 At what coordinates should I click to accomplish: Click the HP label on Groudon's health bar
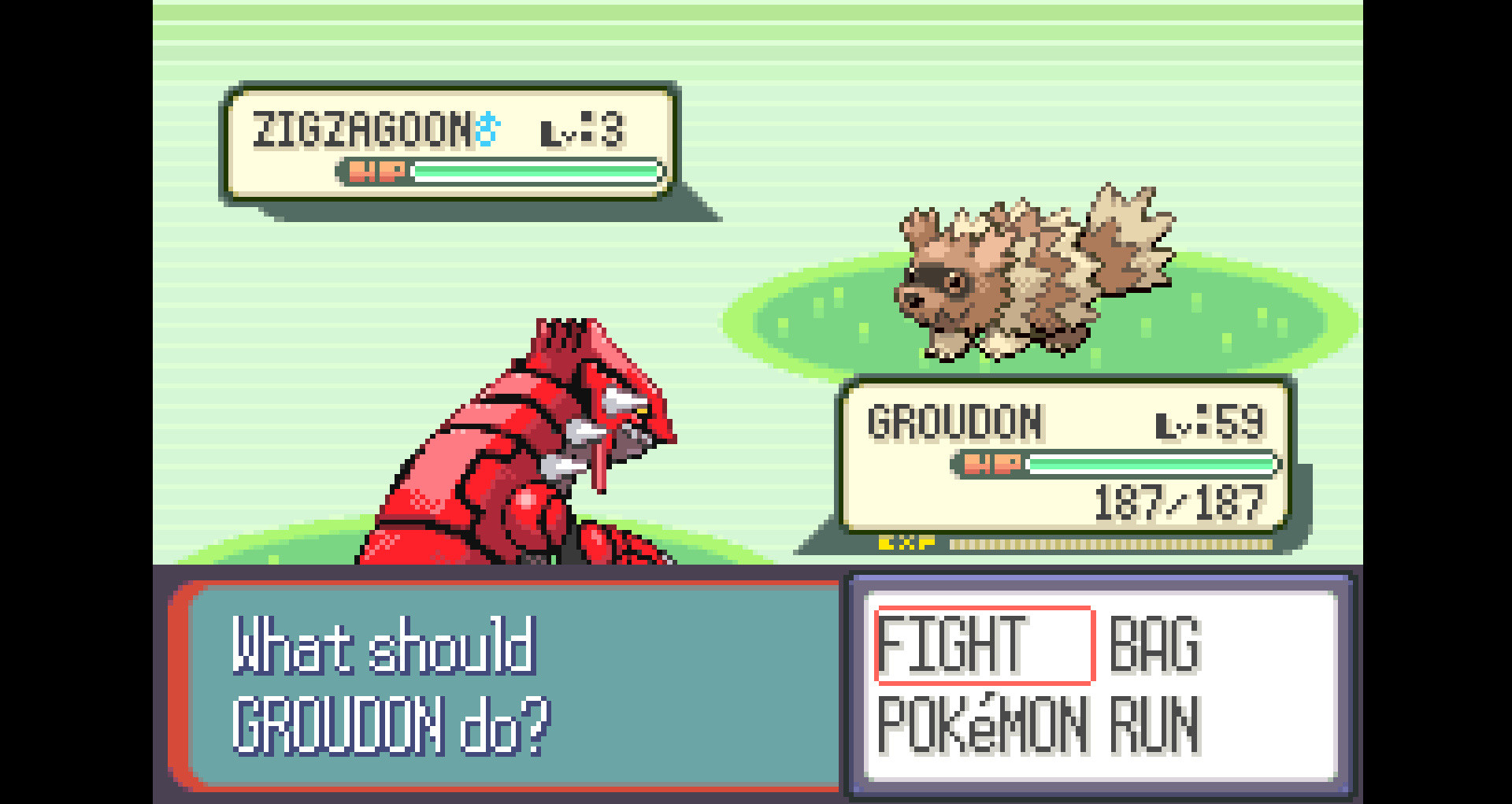[991, 465]
